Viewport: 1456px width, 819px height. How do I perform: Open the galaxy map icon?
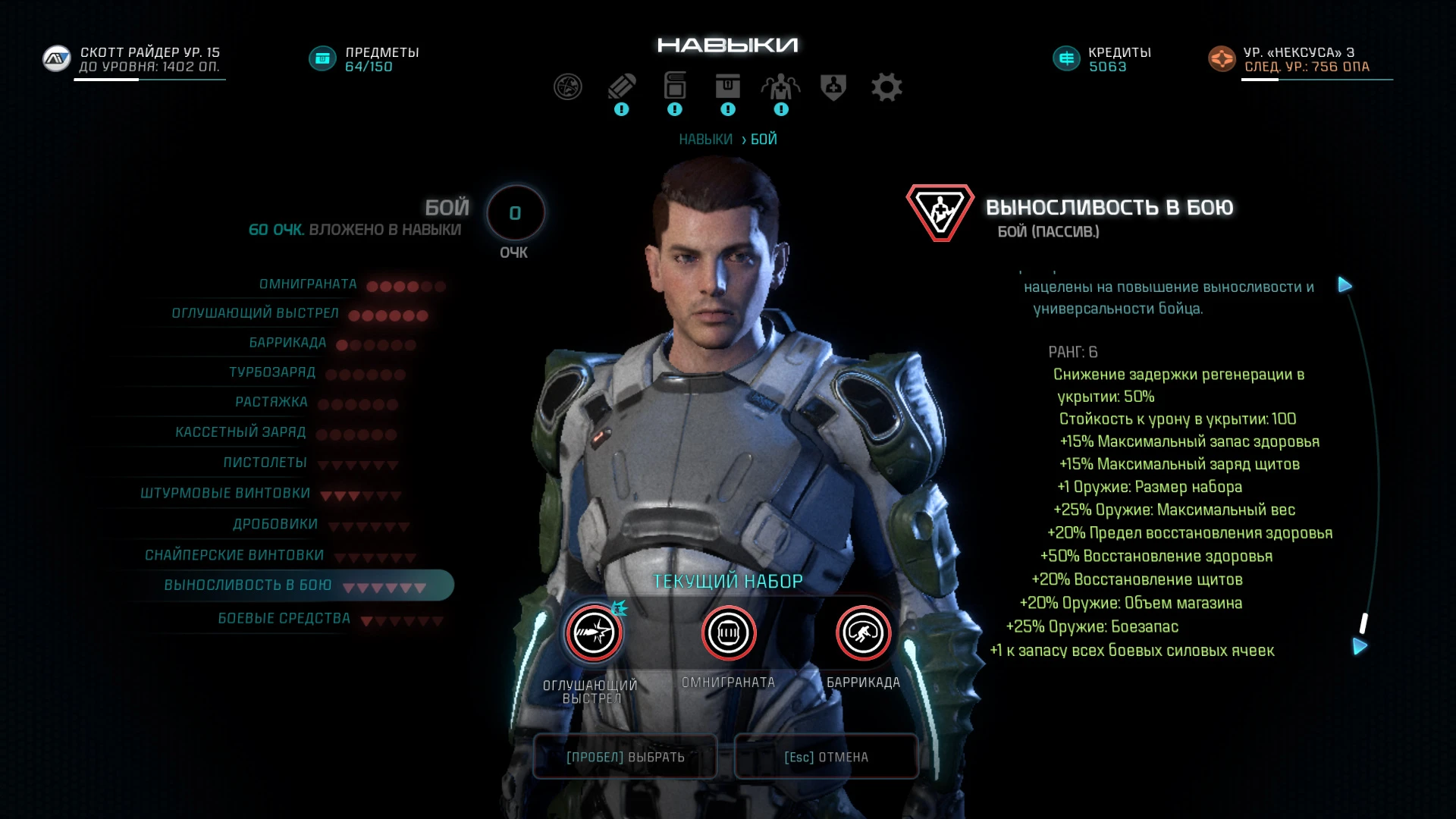click(570, 86)
